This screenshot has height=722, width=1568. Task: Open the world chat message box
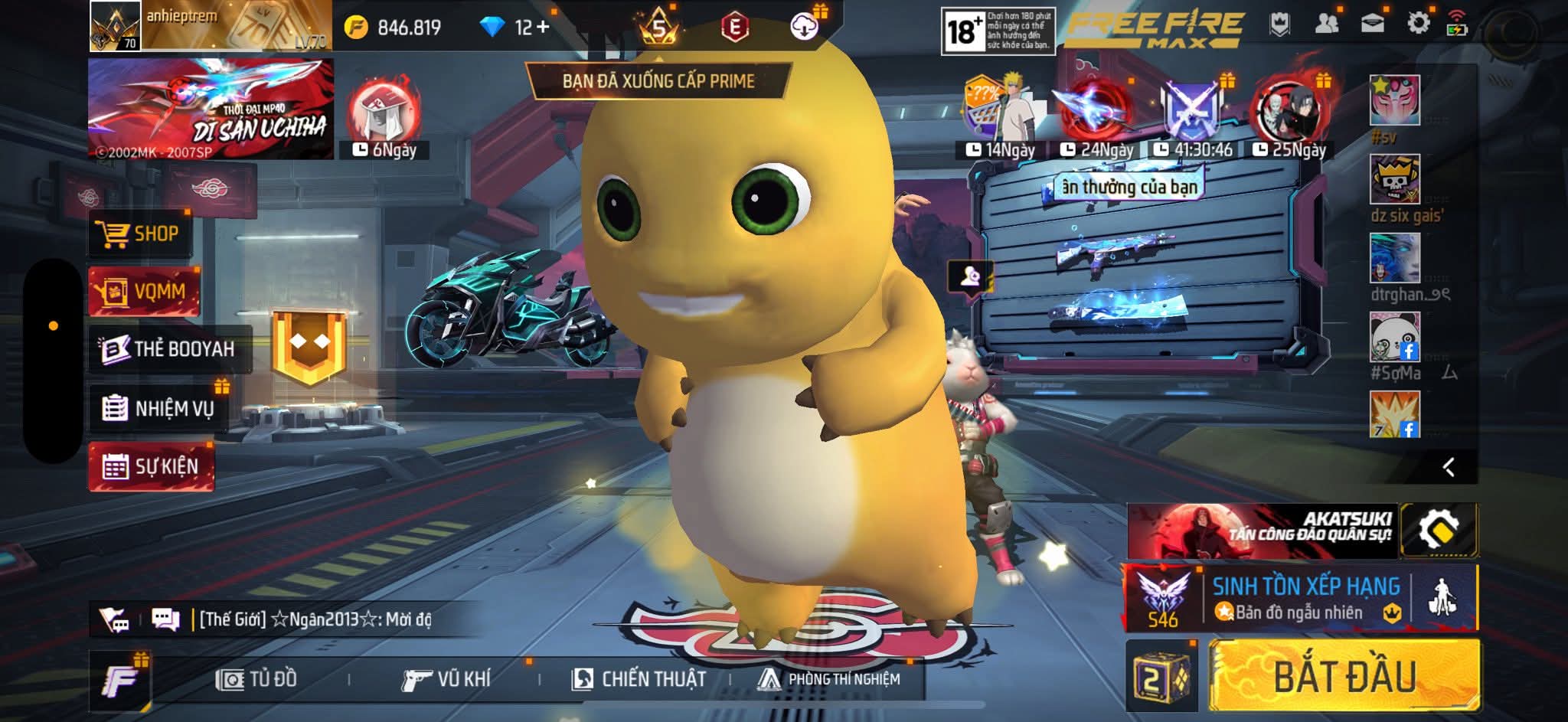click(314, 619)
